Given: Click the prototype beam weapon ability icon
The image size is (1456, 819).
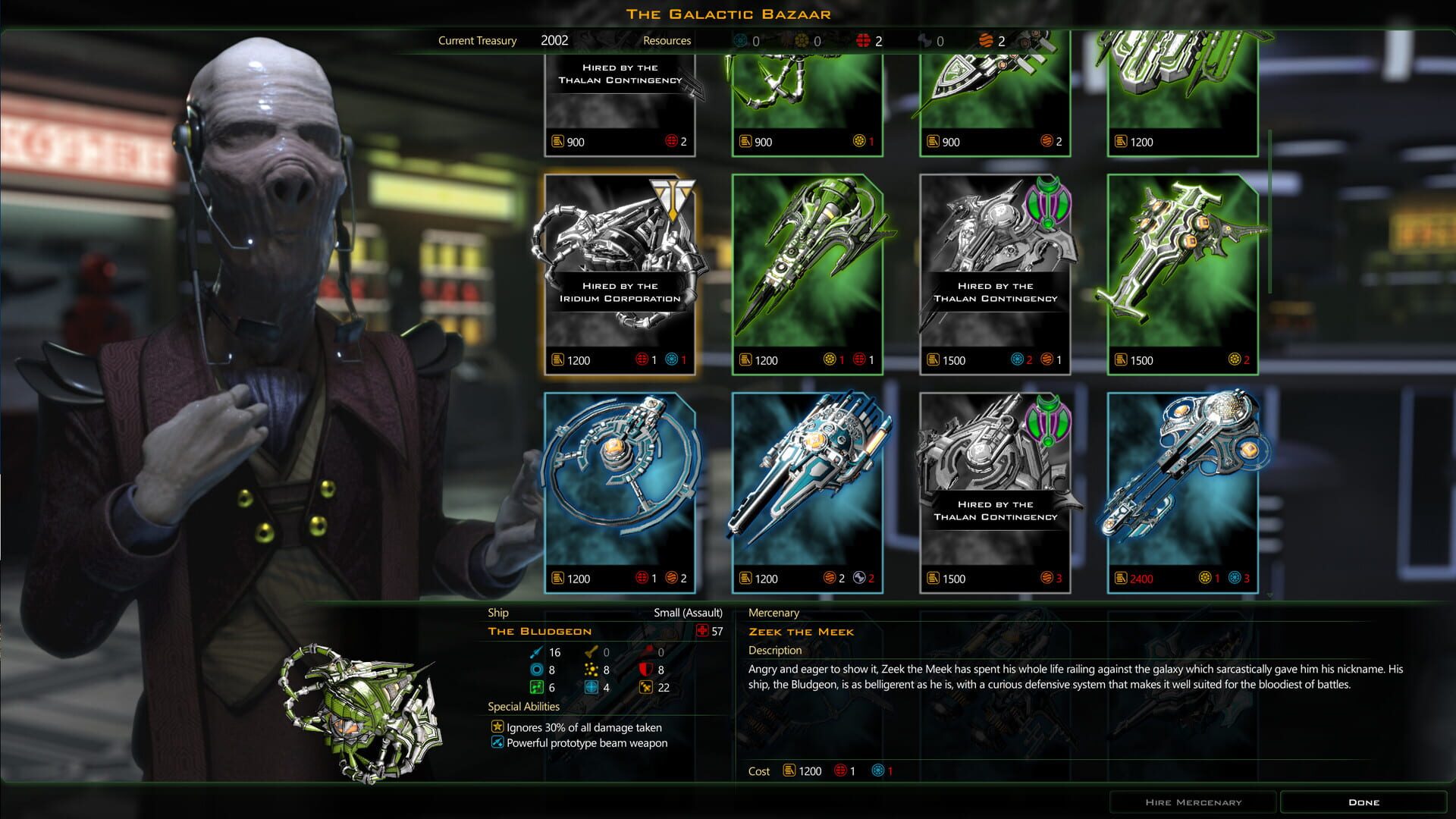Looking at the screenshot, I should click(x=497, y=742).
